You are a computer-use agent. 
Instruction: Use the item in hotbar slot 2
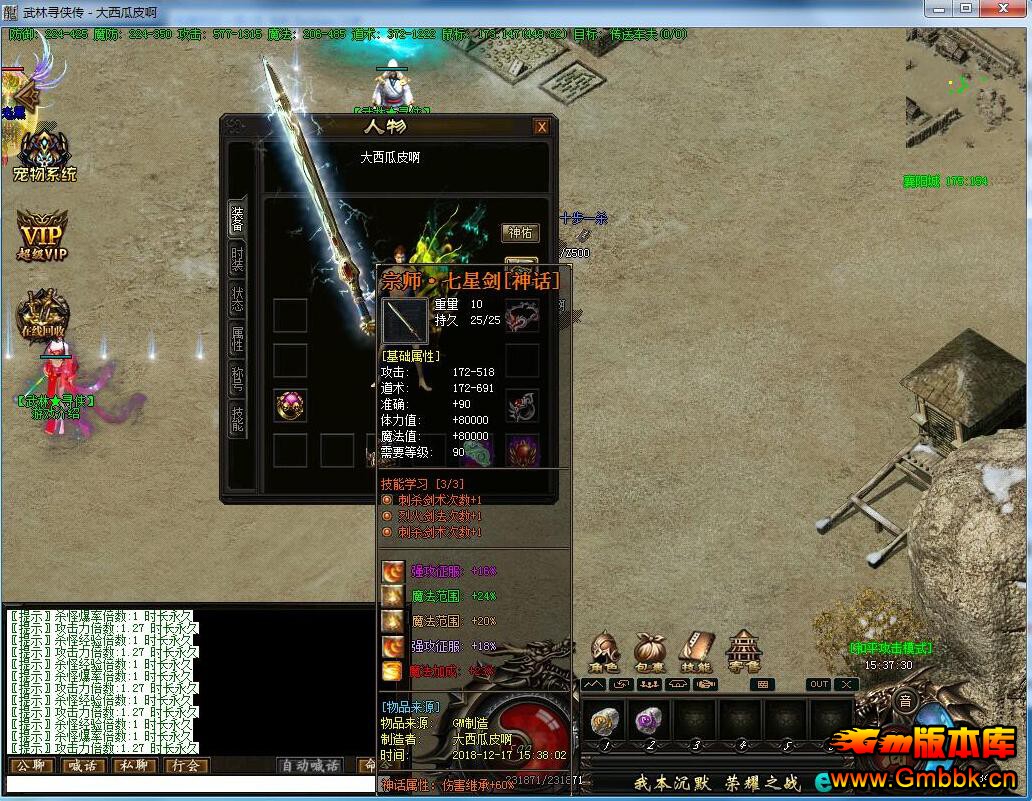coord(650,722)
